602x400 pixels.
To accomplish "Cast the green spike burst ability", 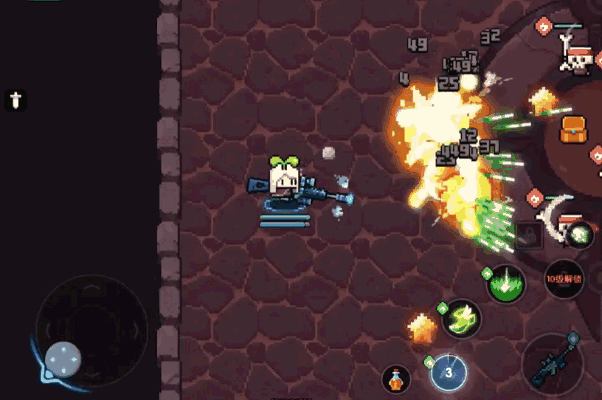I will [506, 283].
